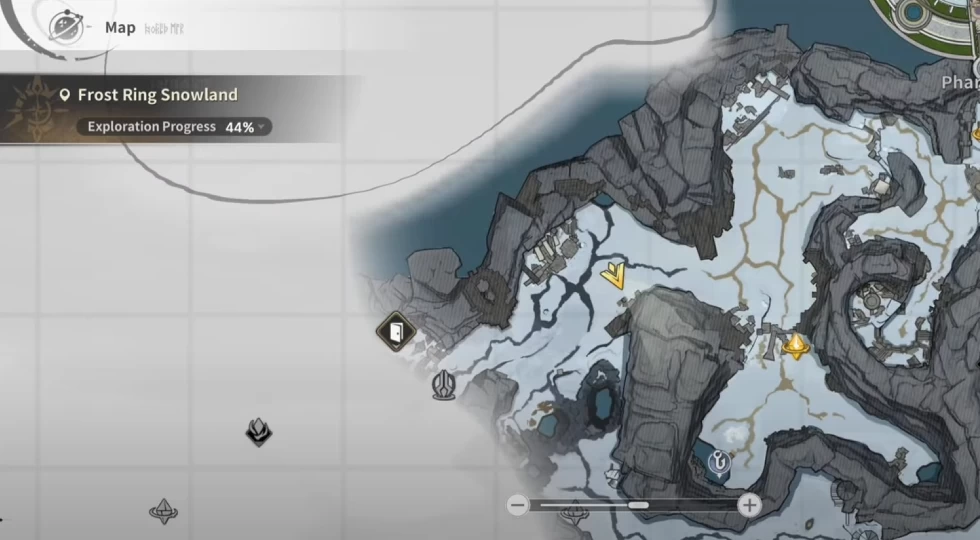980x540 pixels.
Task: Select the gold crystal beacon marker
Action: (795, 346)
